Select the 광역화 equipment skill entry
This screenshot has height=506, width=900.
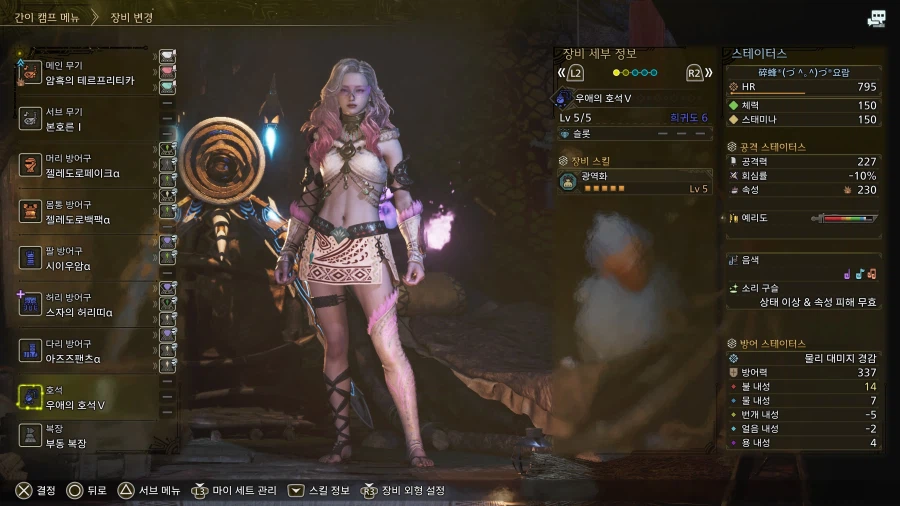(635, 182)
